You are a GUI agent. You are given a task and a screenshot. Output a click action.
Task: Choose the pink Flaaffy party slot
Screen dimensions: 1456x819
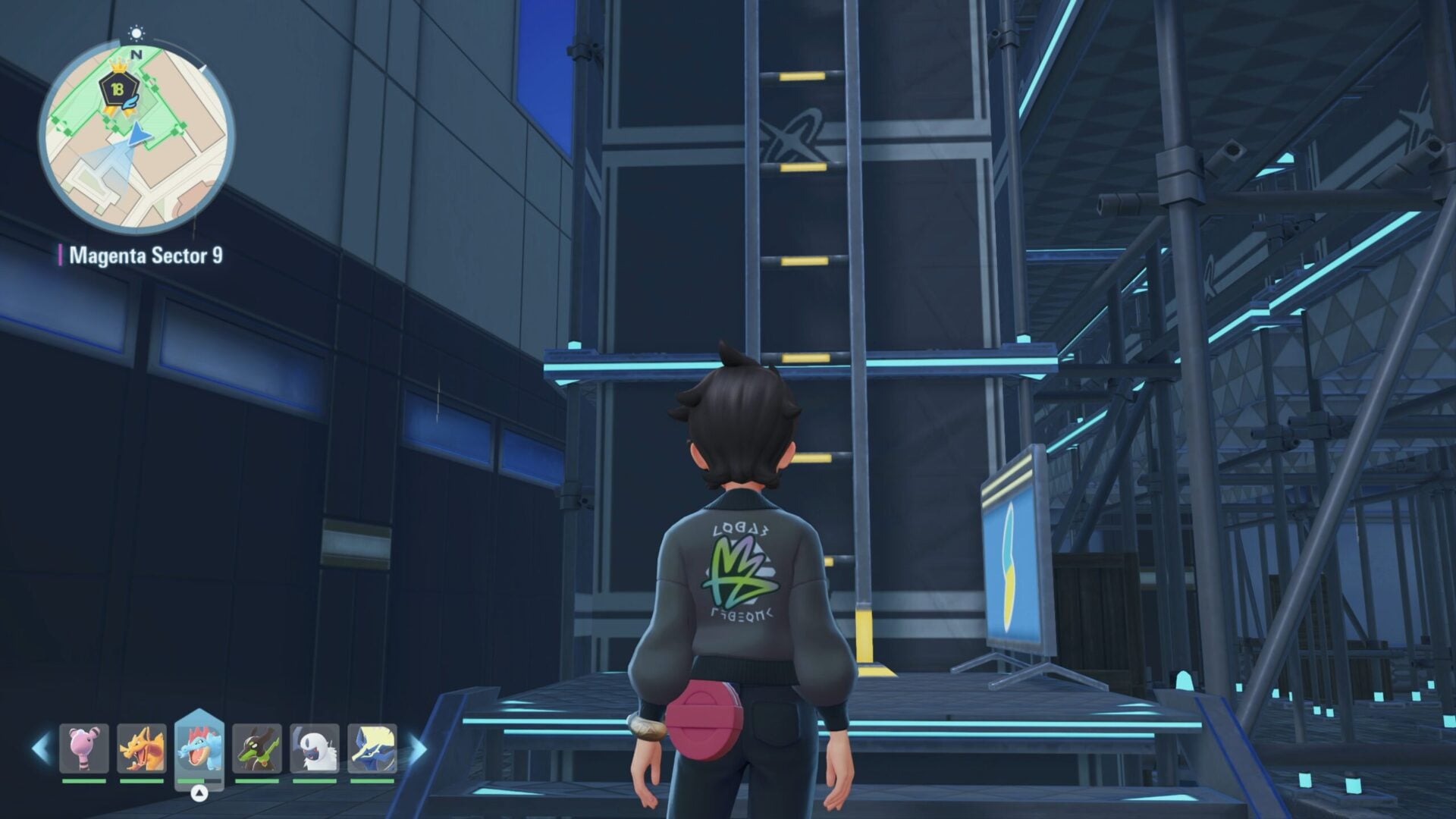(x=84, y=748)
